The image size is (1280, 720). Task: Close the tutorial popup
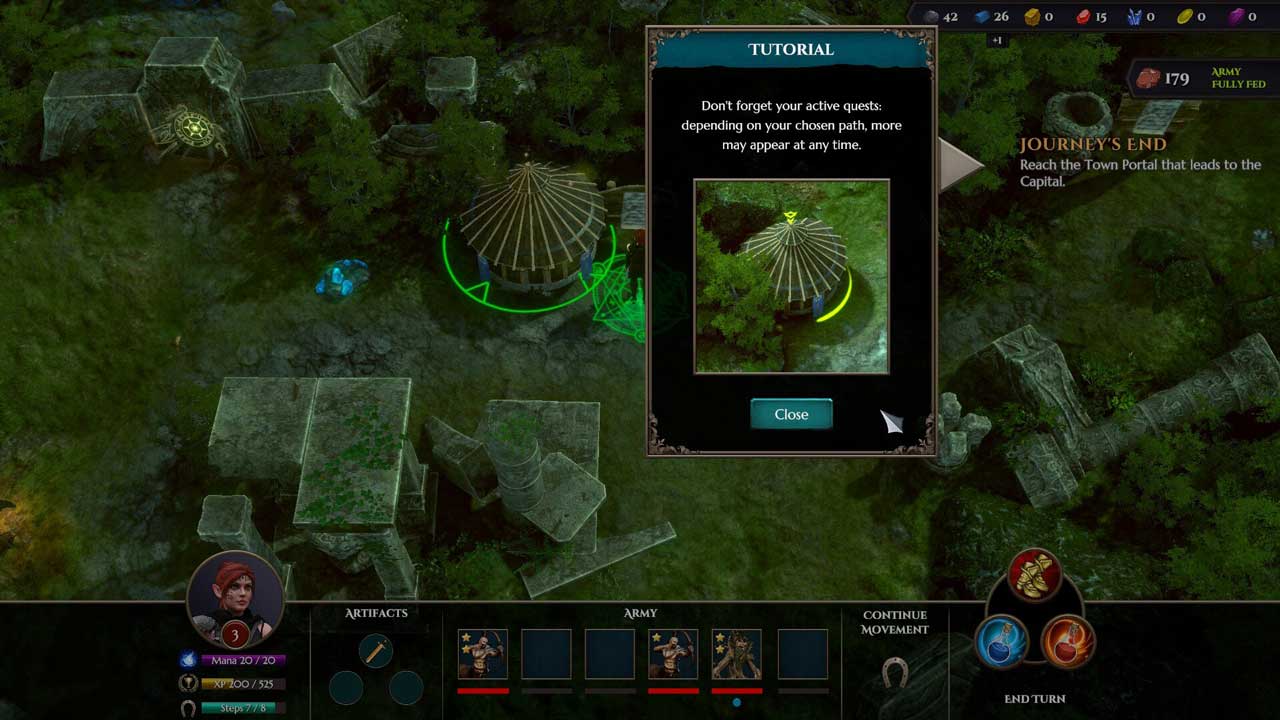click(791, 414)
